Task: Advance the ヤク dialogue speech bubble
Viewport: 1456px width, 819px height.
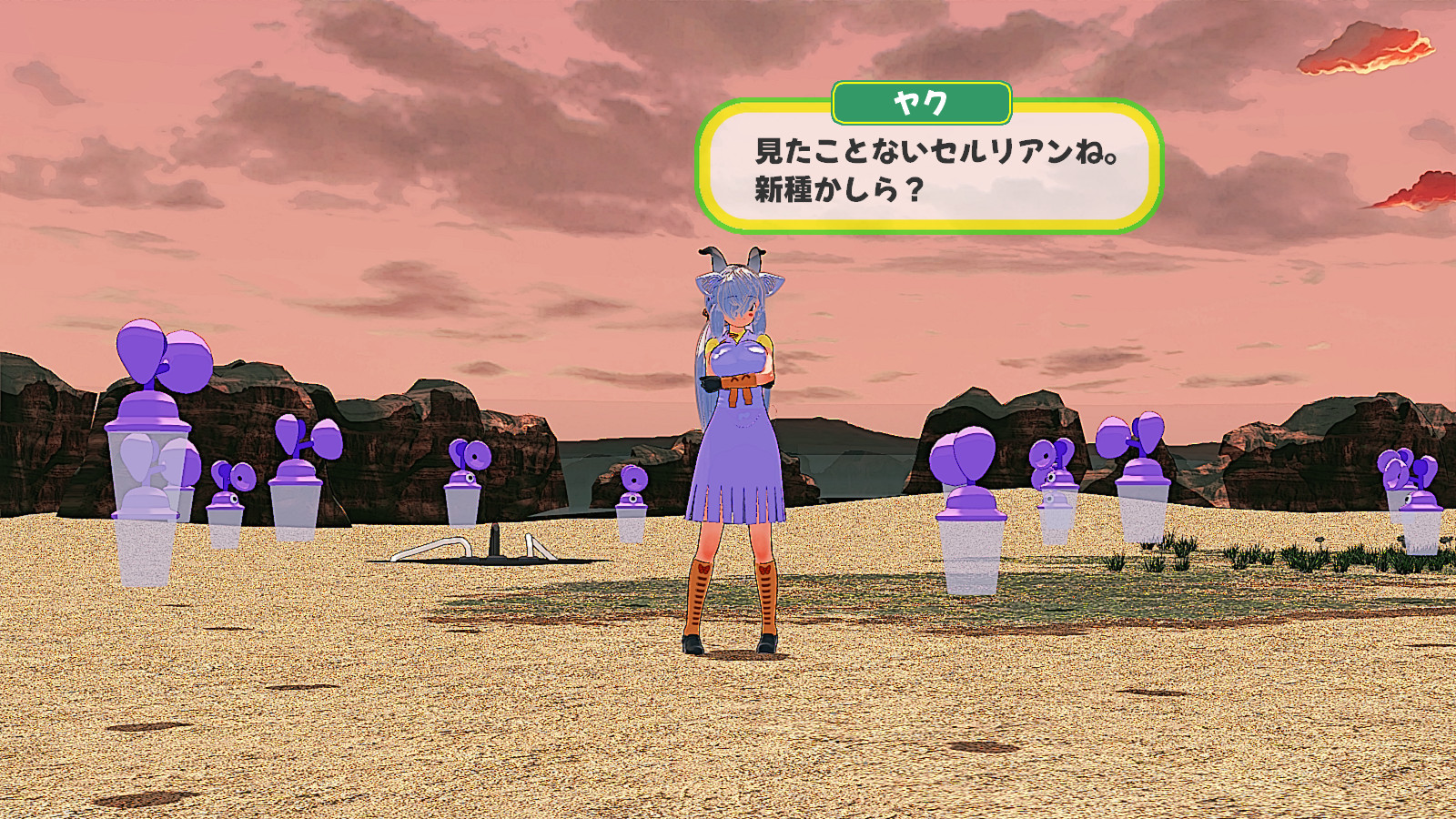Action: pos(928,170)
